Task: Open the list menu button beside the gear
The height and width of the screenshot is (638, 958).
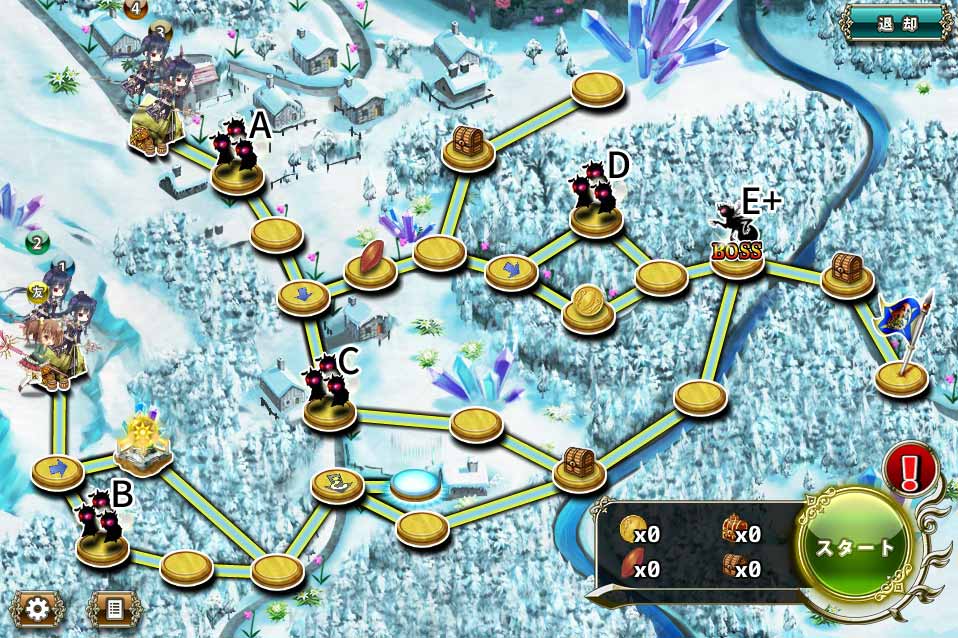Action: tap(114, 609)
